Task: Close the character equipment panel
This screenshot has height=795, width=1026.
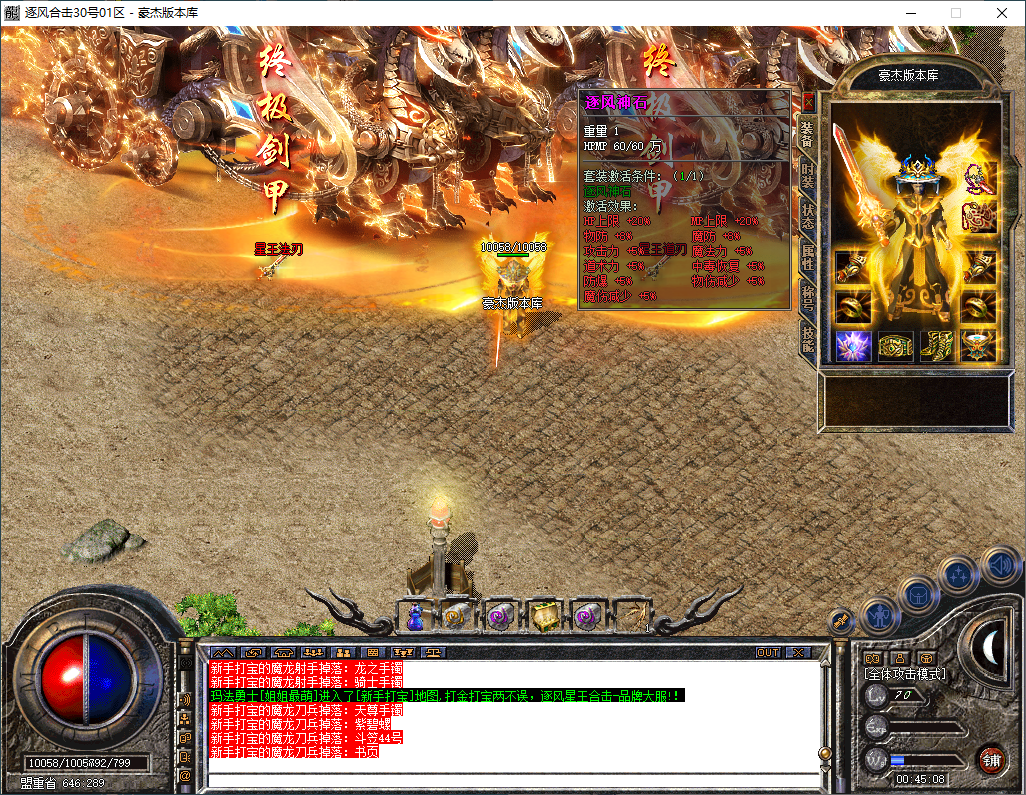Action: coord(809,102)
